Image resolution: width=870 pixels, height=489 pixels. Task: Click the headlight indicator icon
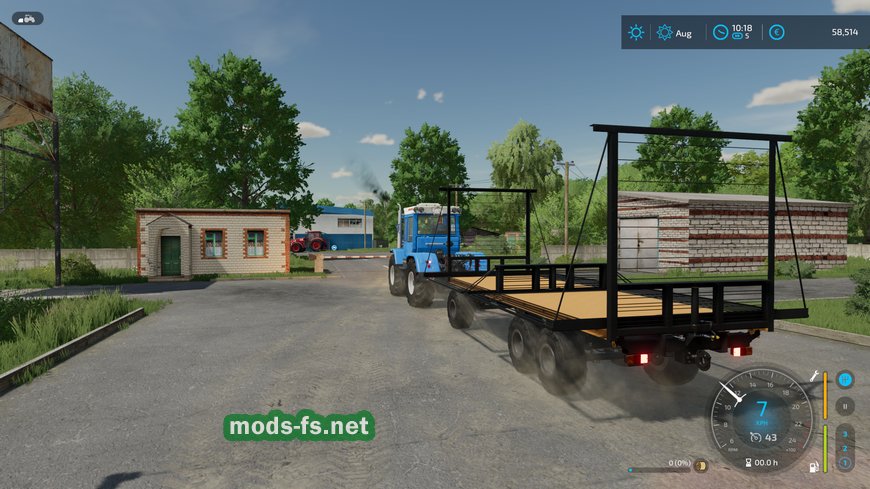701,465
